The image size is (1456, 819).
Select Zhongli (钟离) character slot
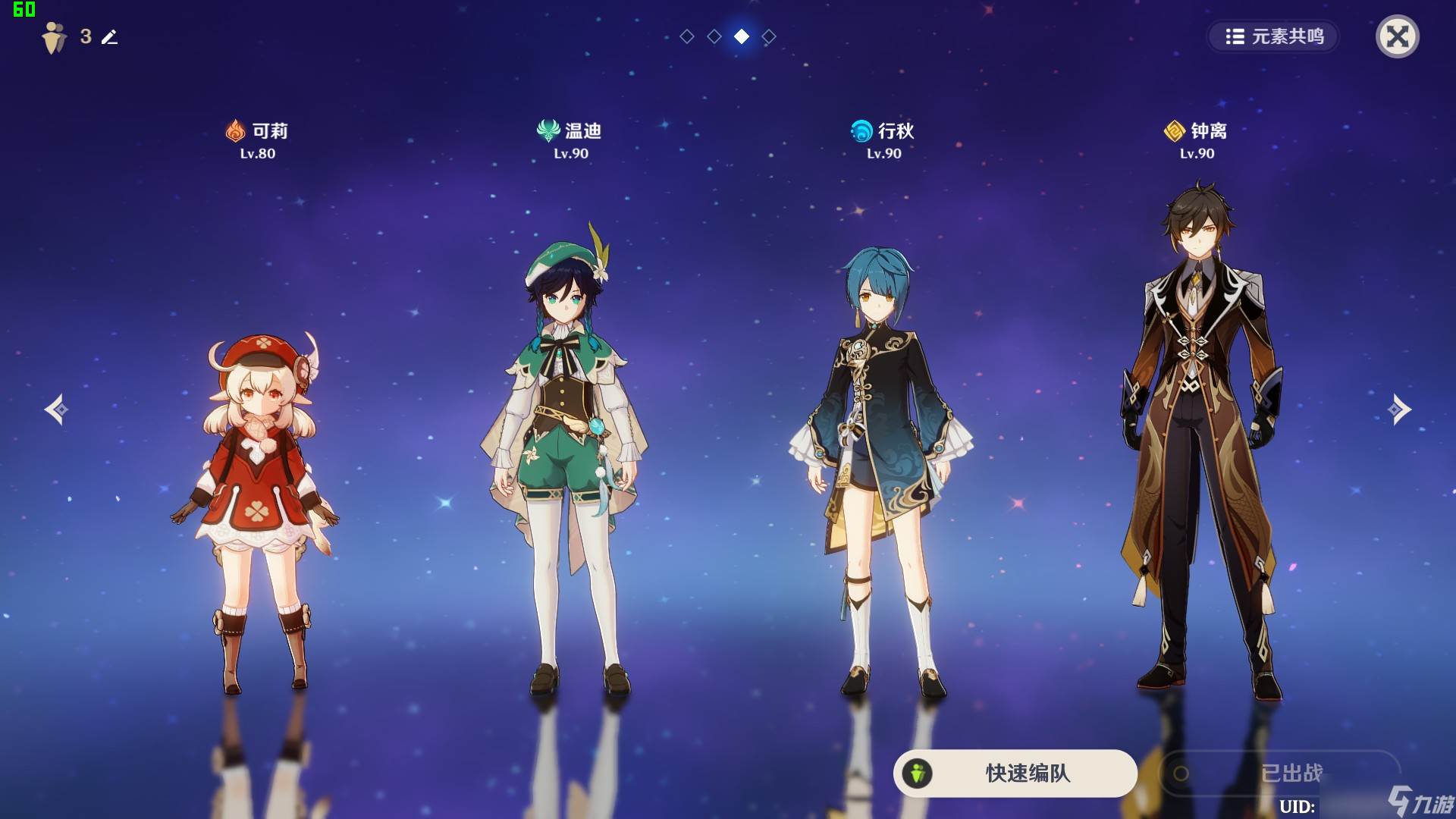[x=1198, y=440]
